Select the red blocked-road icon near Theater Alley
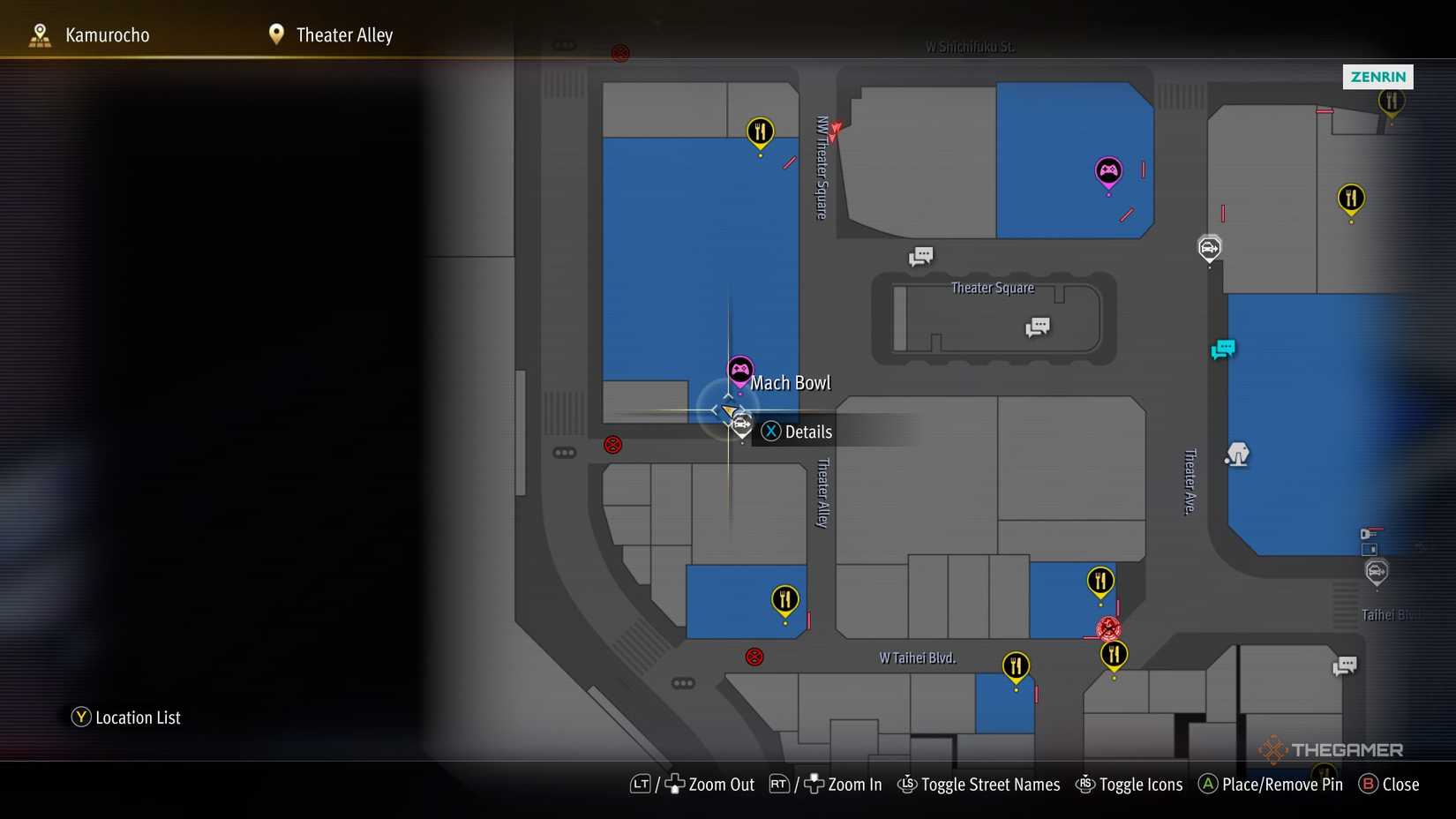The image size is (1456, 819). pyautogui.click(x=613, y=445)
